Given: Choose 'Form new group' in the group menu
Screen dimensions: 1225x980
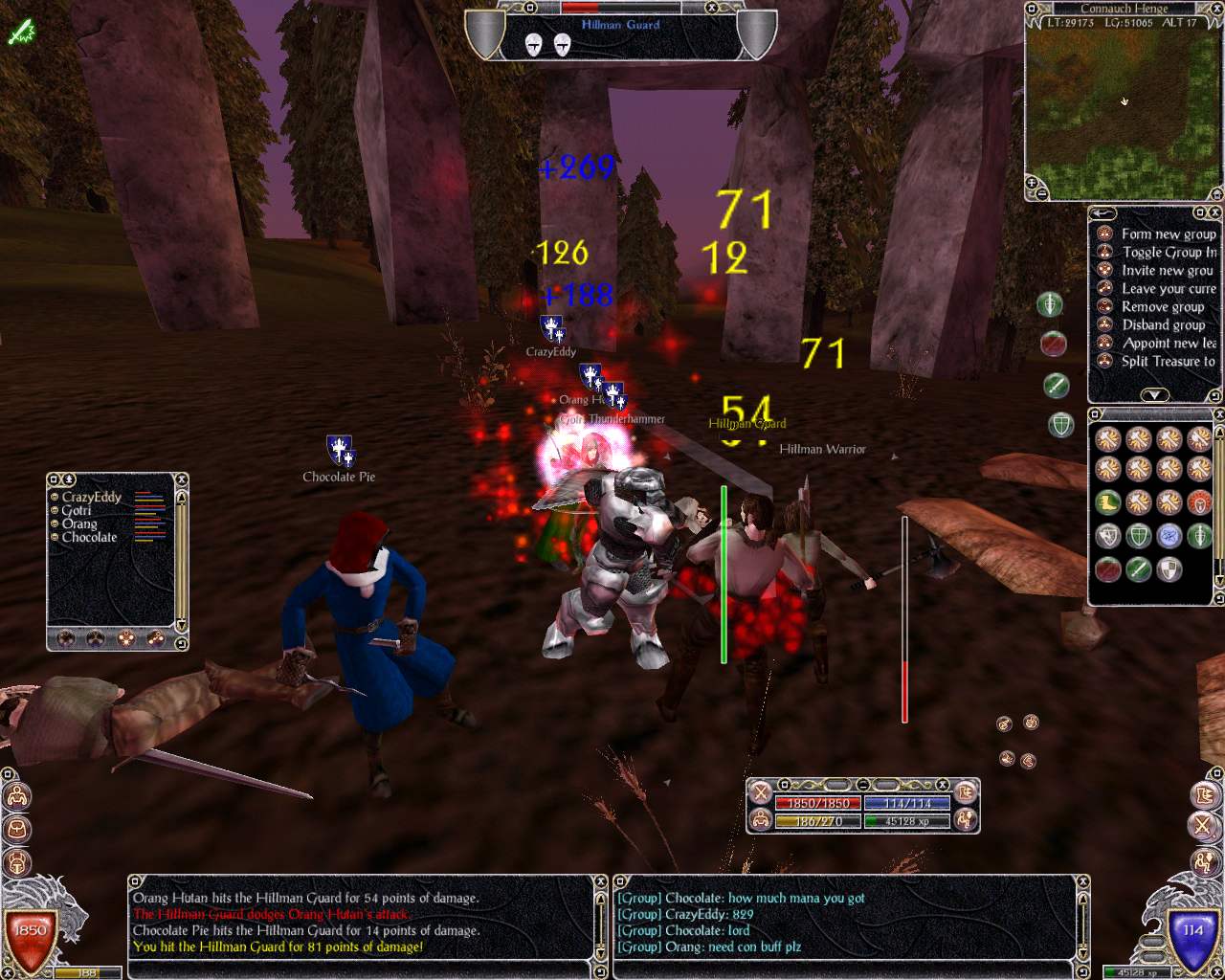Looking at the screenshot, I should click(1168, 234).
